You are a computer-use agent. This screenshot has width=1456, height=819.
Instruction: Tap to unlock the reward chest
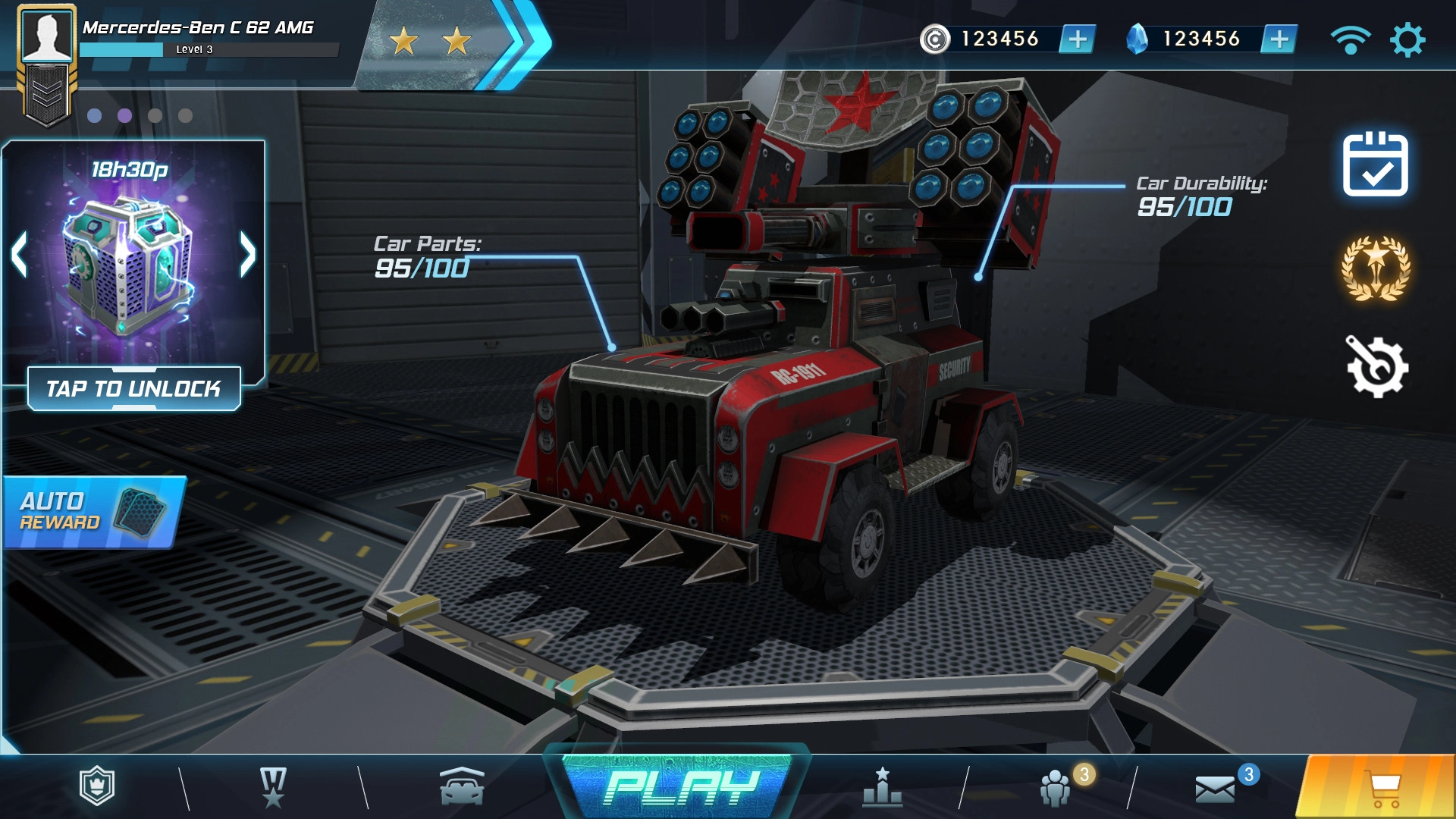click(x=134, y=389)
